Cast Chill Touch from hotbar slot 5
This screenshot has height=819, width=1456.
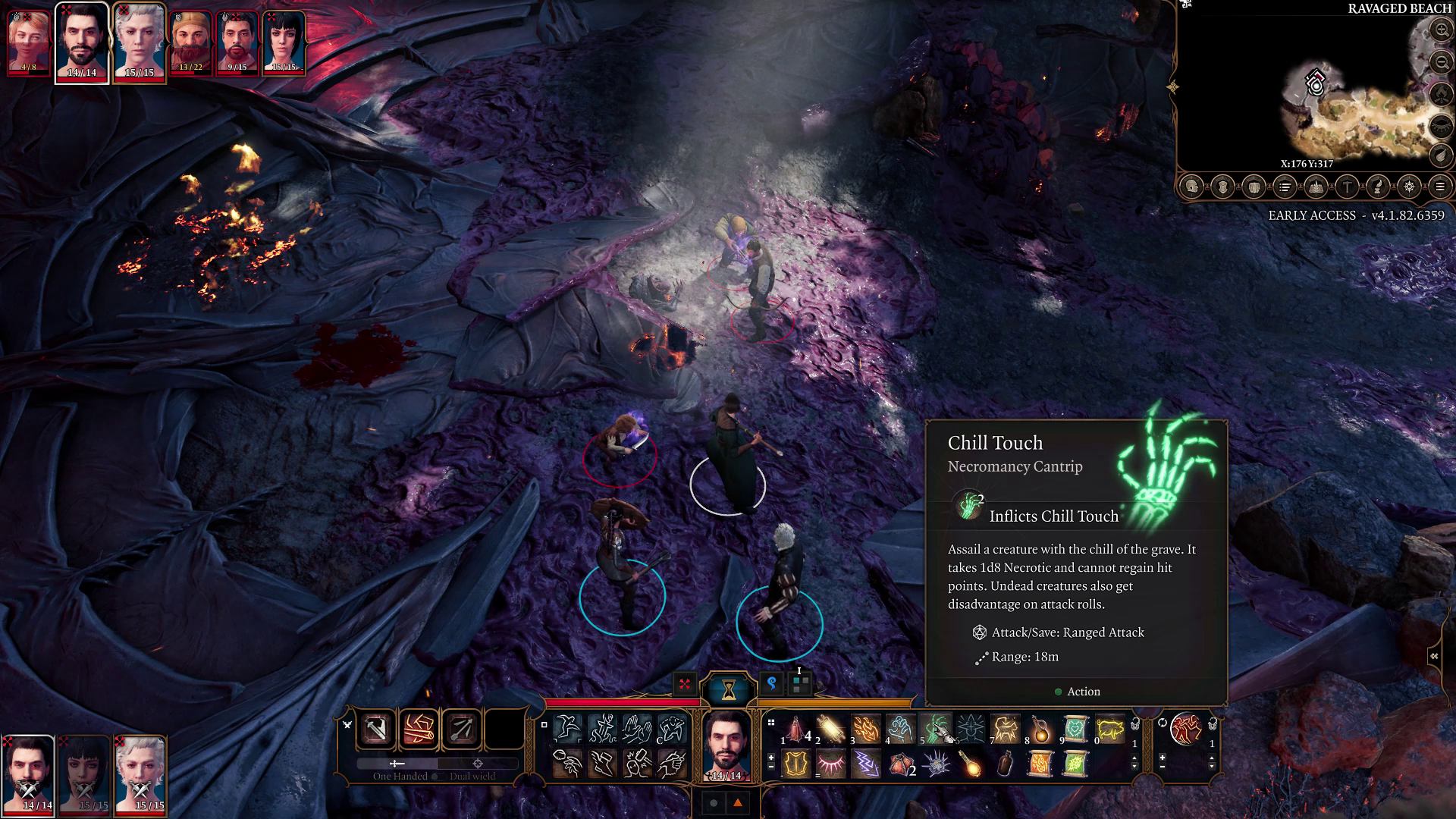[x=935, y=730]
